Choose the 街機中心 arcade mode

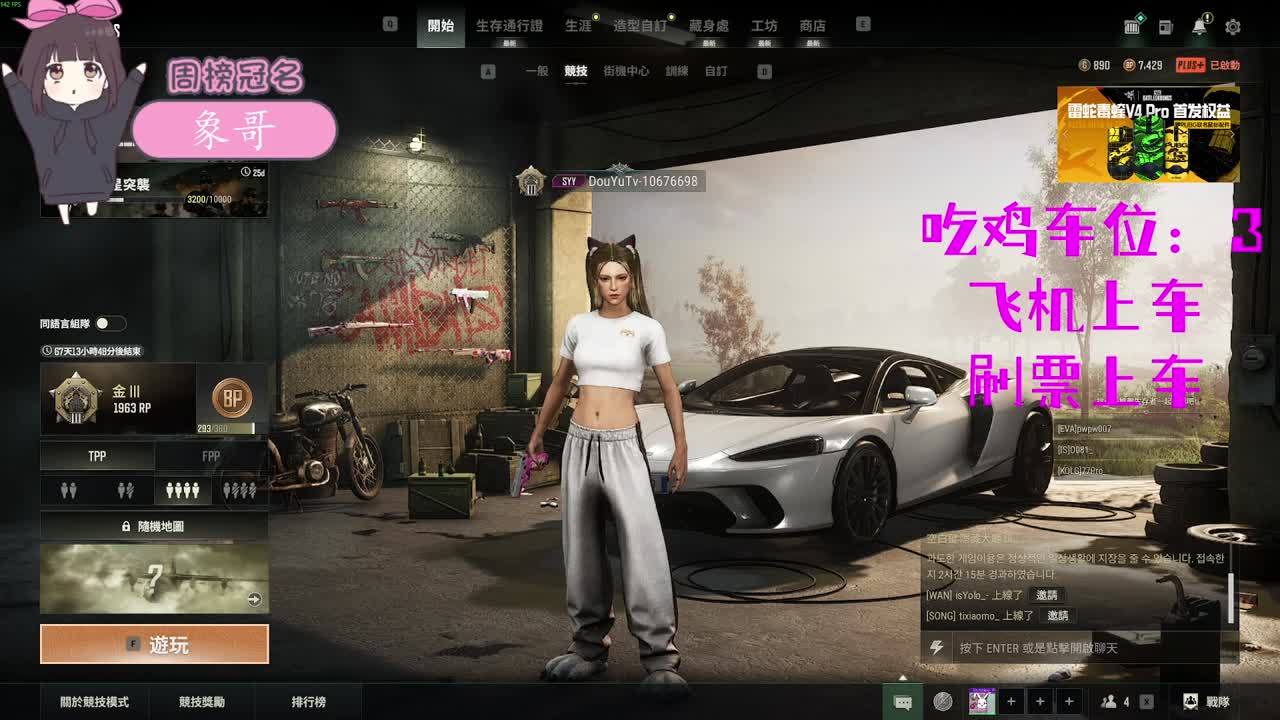(626, 72)
